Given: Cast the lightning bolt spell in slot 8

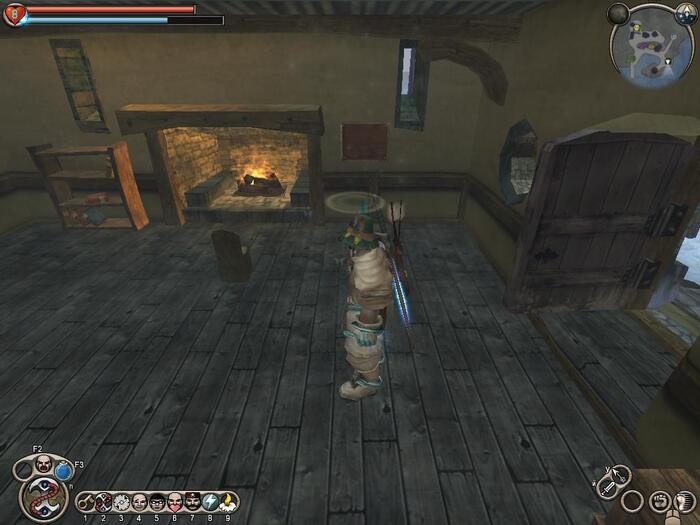Looking at the screenshot, I should 211,502.
